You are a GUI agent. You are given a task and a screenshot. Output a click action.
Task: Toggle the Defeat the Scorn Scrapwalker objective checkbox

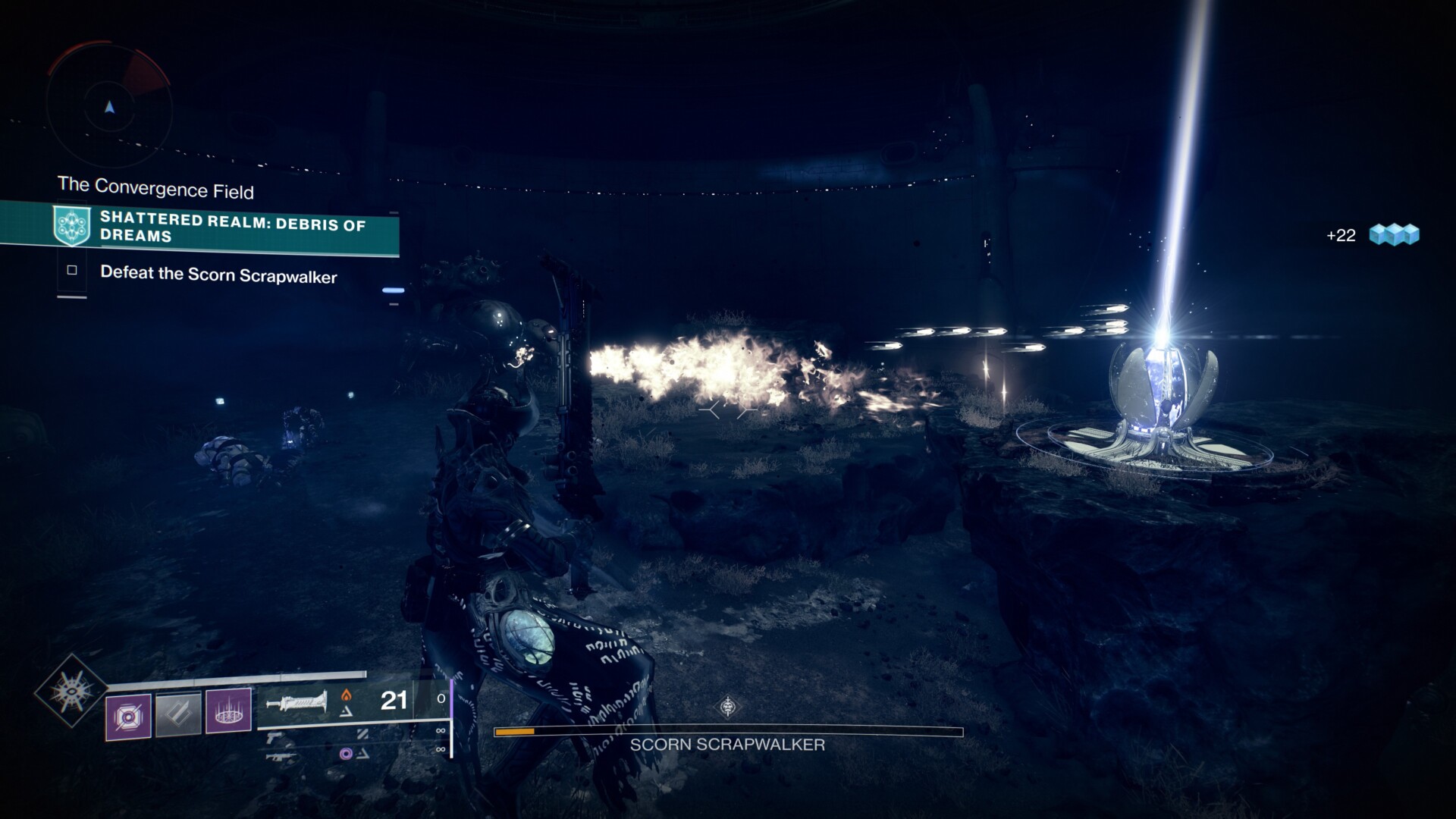(72, 270)
